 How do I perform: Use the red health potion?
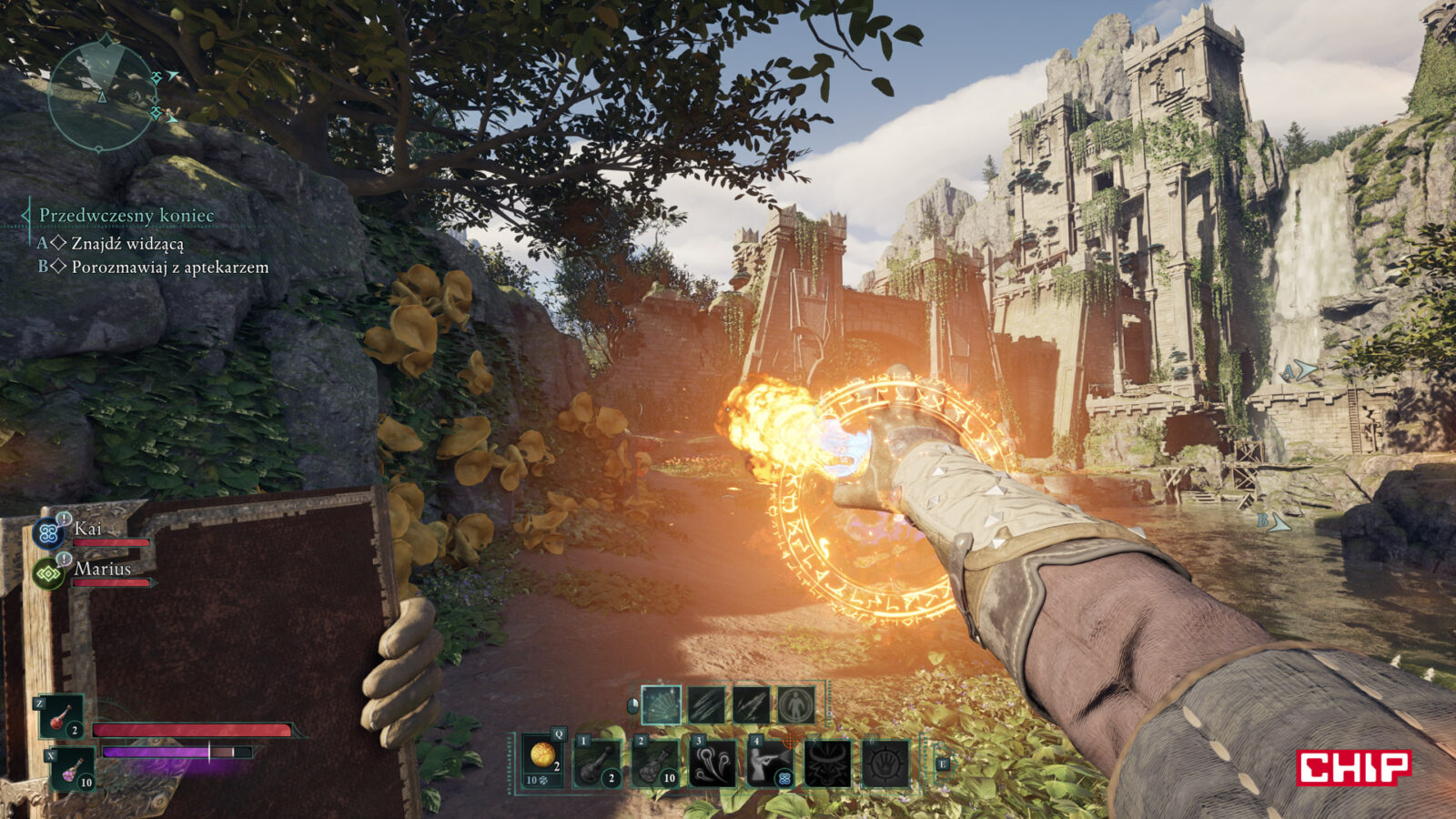(62, 717)
